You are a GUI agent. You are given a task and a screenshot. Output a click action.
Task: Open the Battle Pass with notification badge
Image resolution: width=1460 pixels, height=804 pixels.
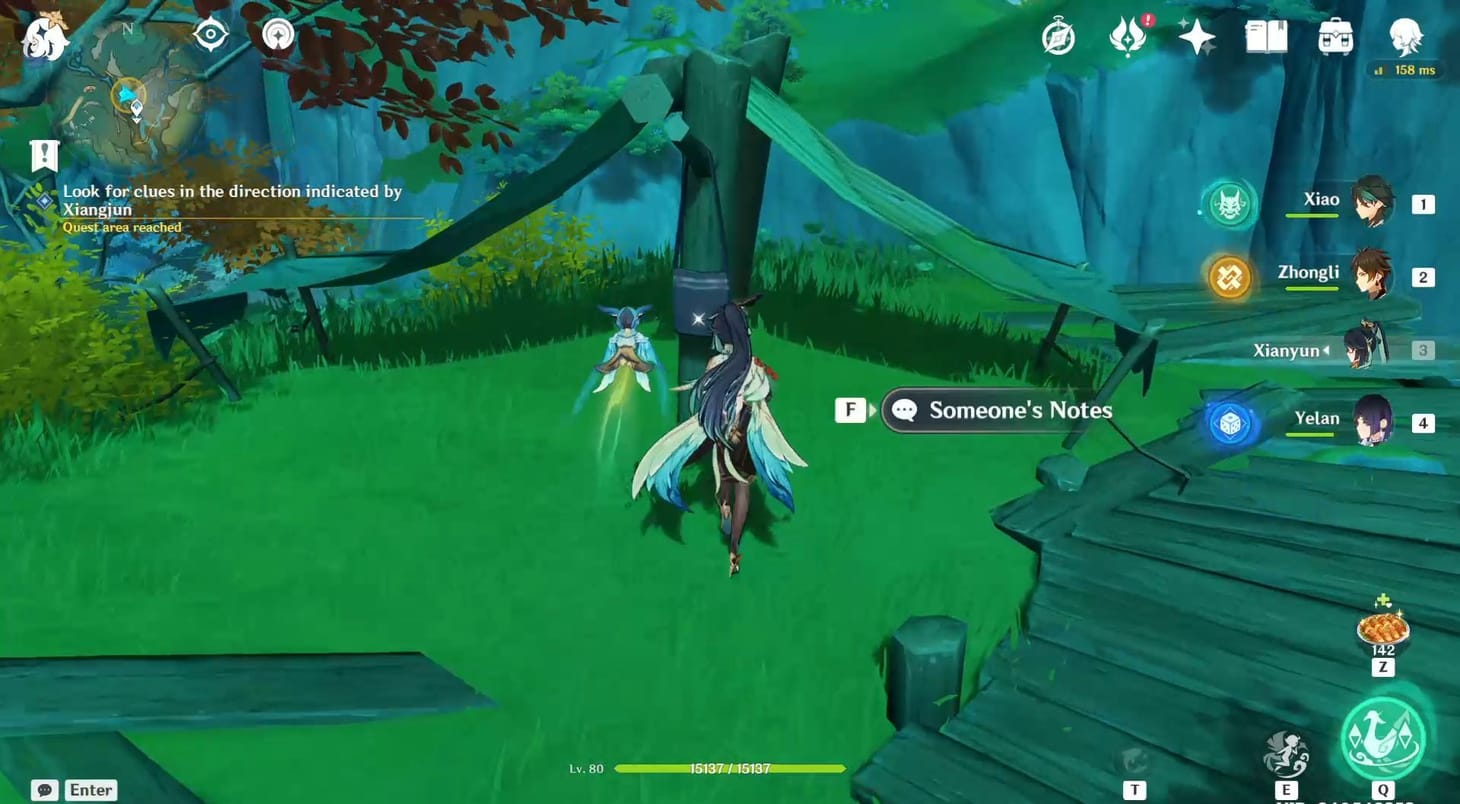tap(1128, 36)
